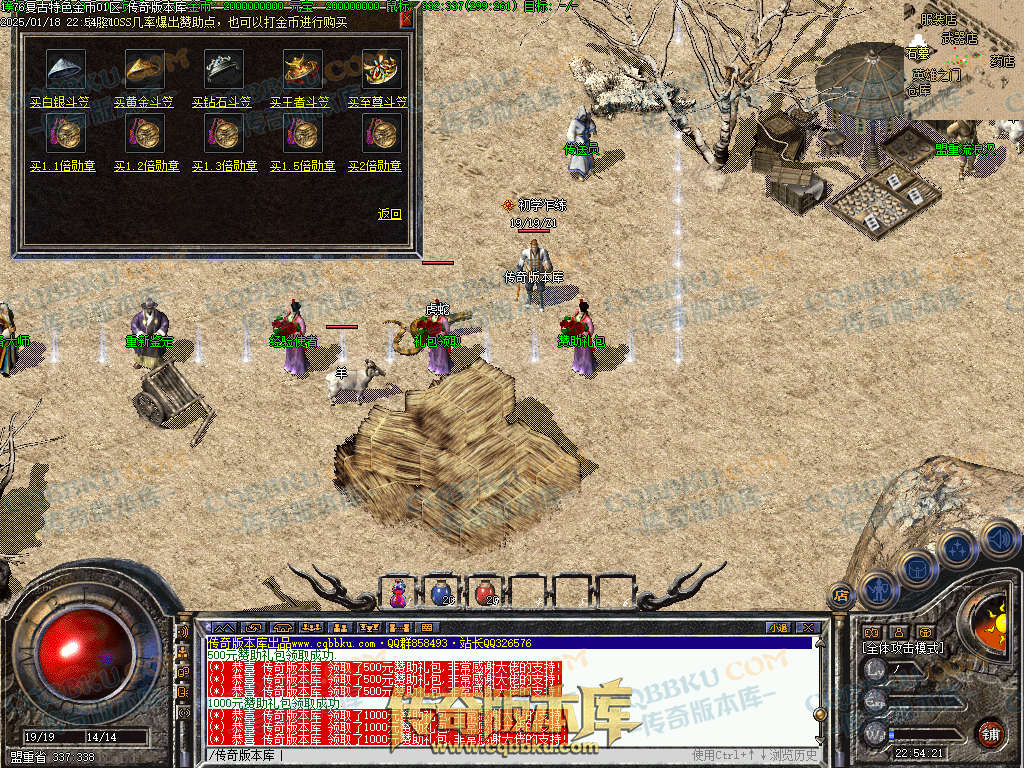Open the bag inventory round button
The width and height of the screenshot is (1024, 768).
pos(917,569)
